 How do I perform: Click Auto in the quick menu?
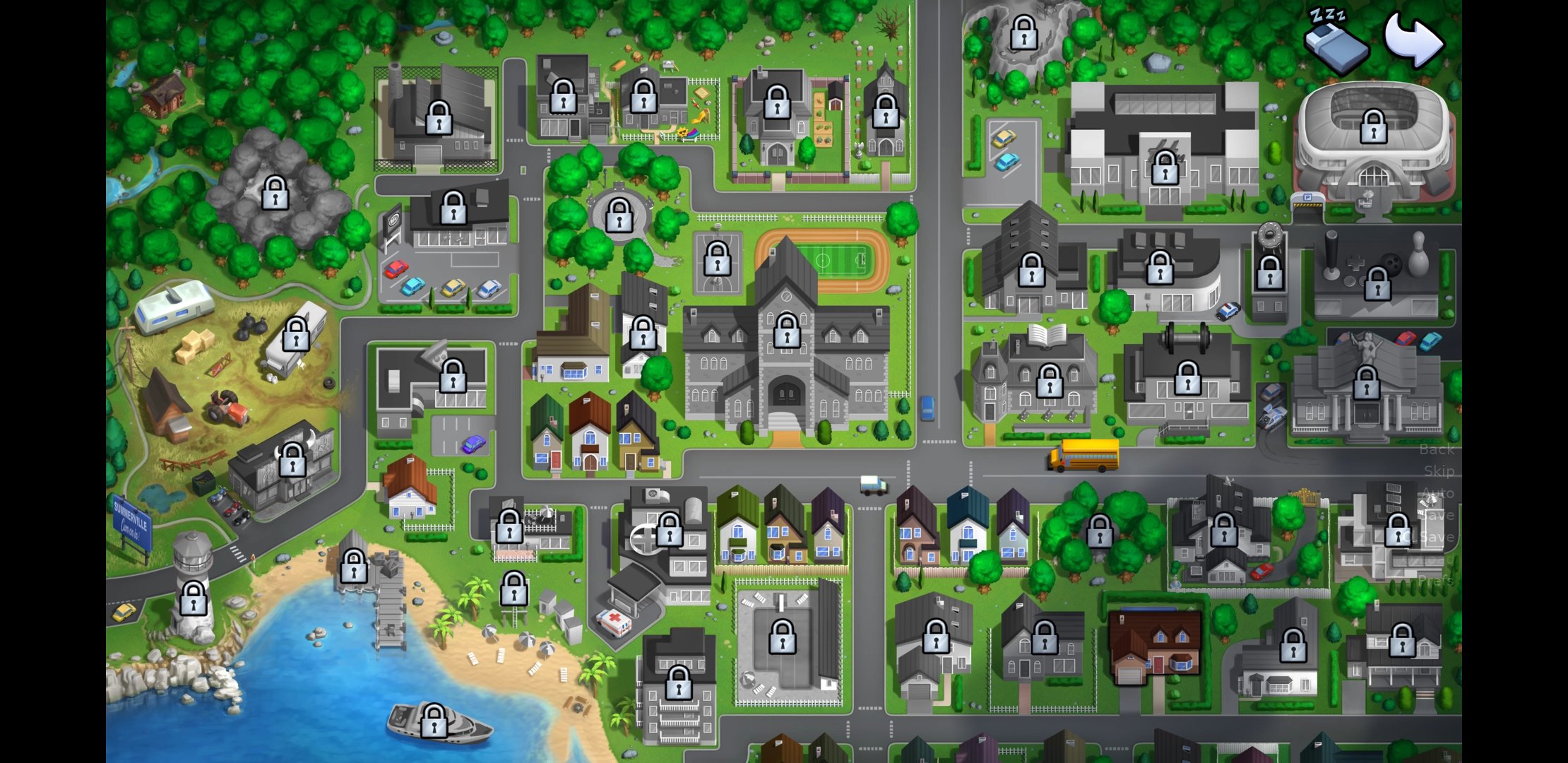[x=1438, y=493]
